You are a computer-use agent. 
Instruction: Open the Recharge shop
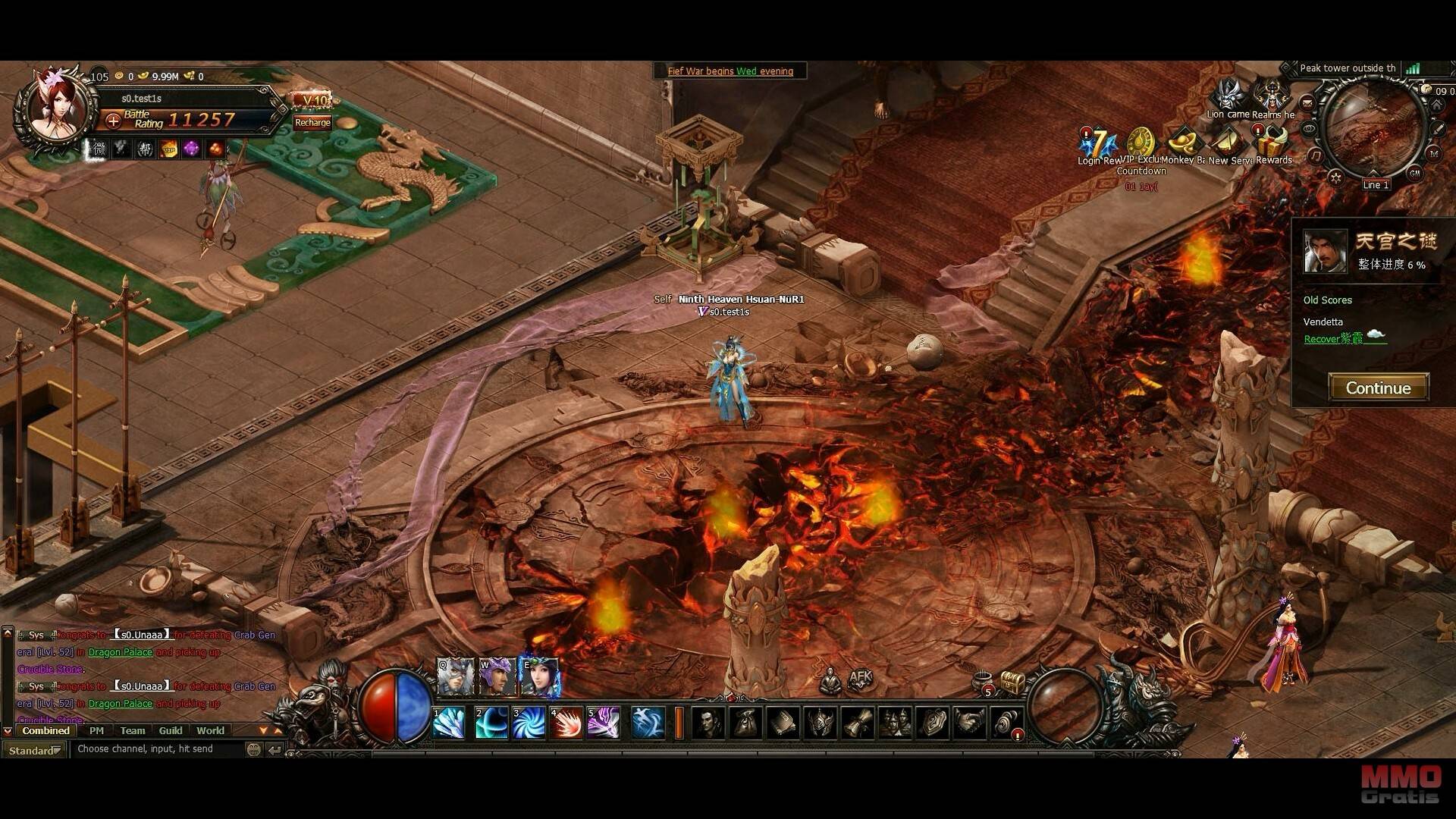point(312,123)
